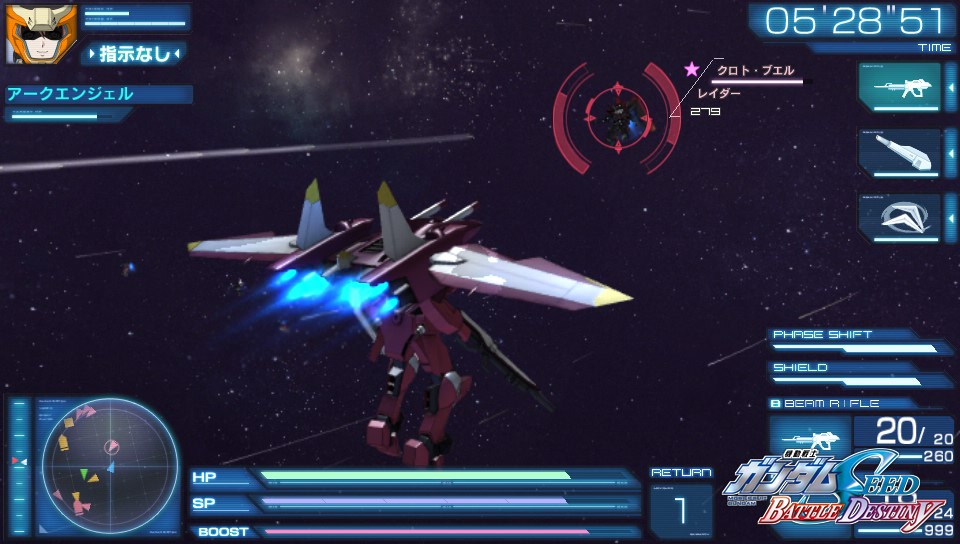Image resolution: width=960 pixels, height=544 pixels.
Task: Choose the bazooka launcher weapon slot
Action: coord(899,152)
